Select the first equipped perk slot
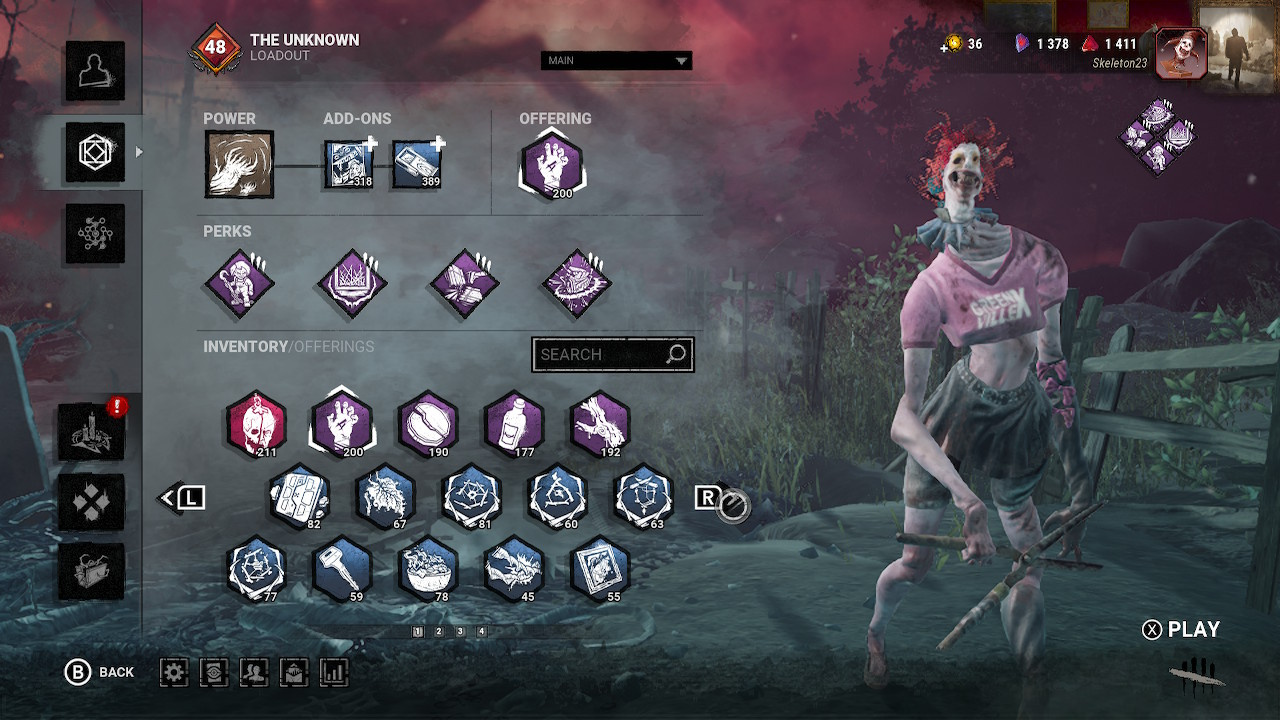 coord(239,284)
